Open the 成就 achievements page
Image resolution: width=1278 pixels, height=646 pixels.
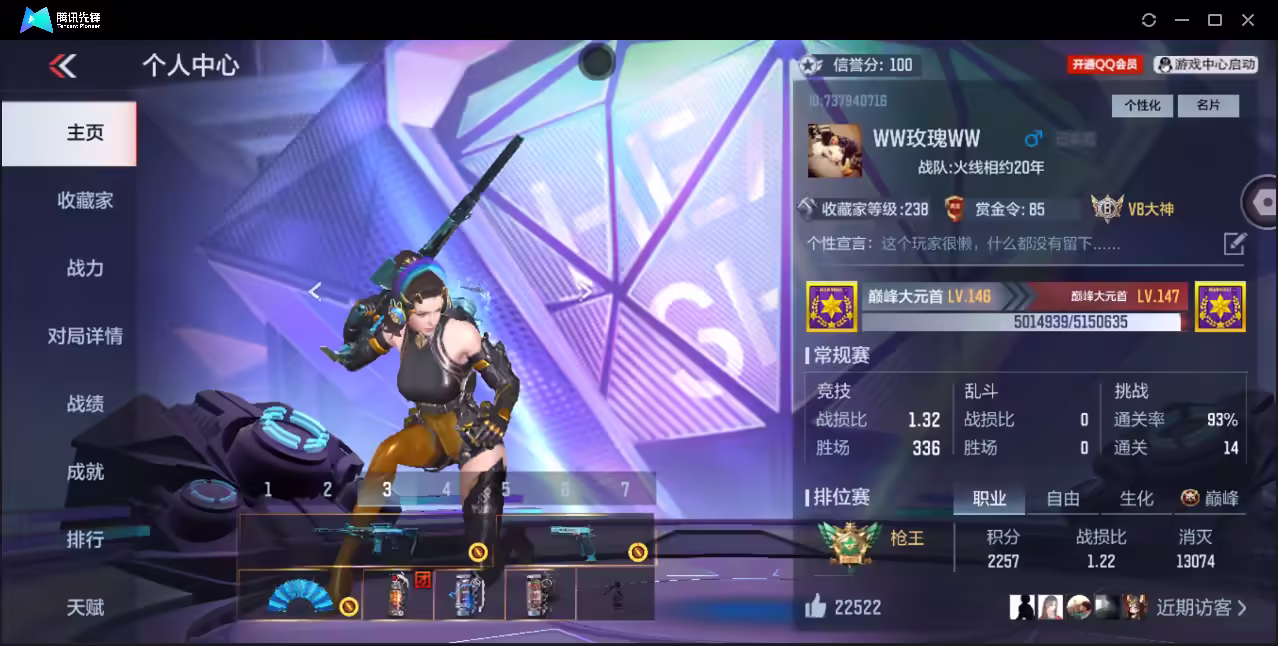tap(85, 472)
